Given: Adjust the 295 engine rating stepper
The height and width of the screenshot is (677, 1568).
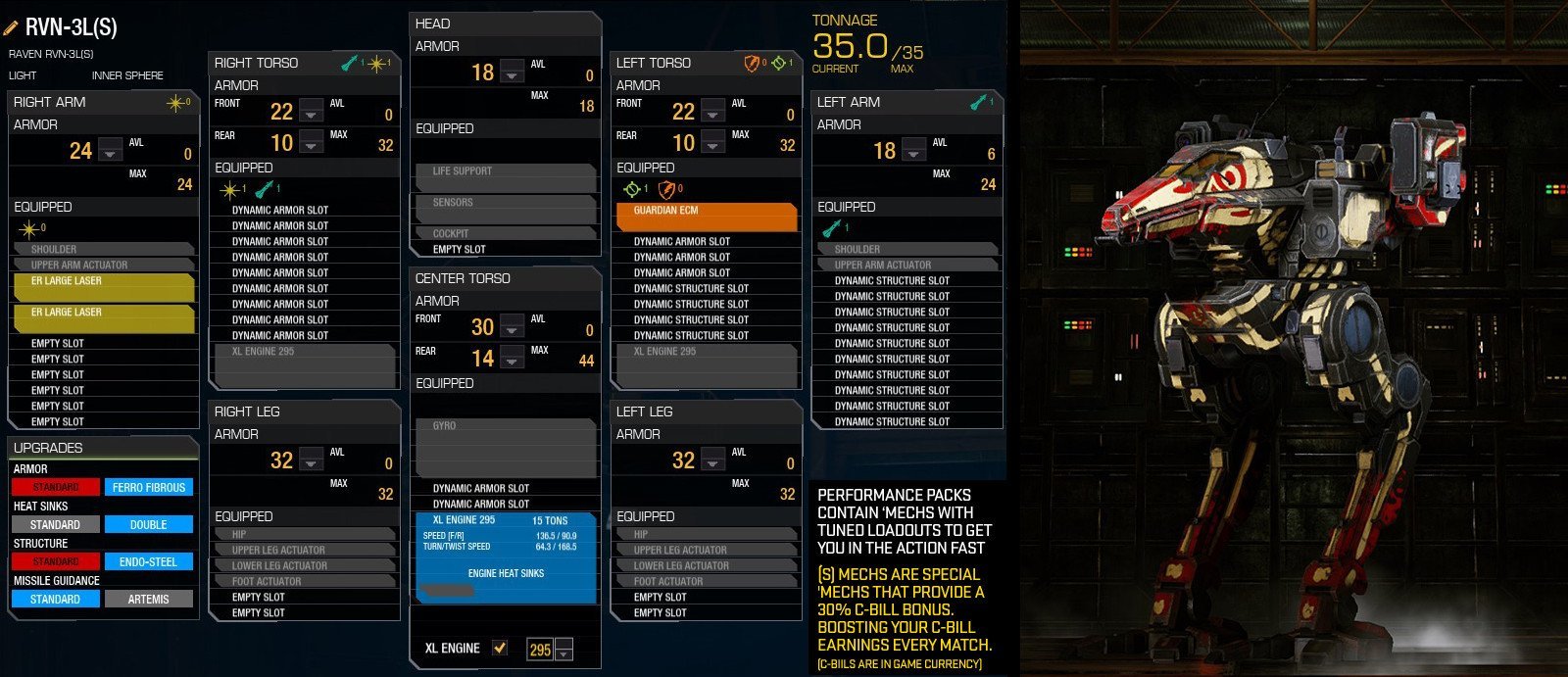Looking at the screenshot, I should tap(563, 649).
